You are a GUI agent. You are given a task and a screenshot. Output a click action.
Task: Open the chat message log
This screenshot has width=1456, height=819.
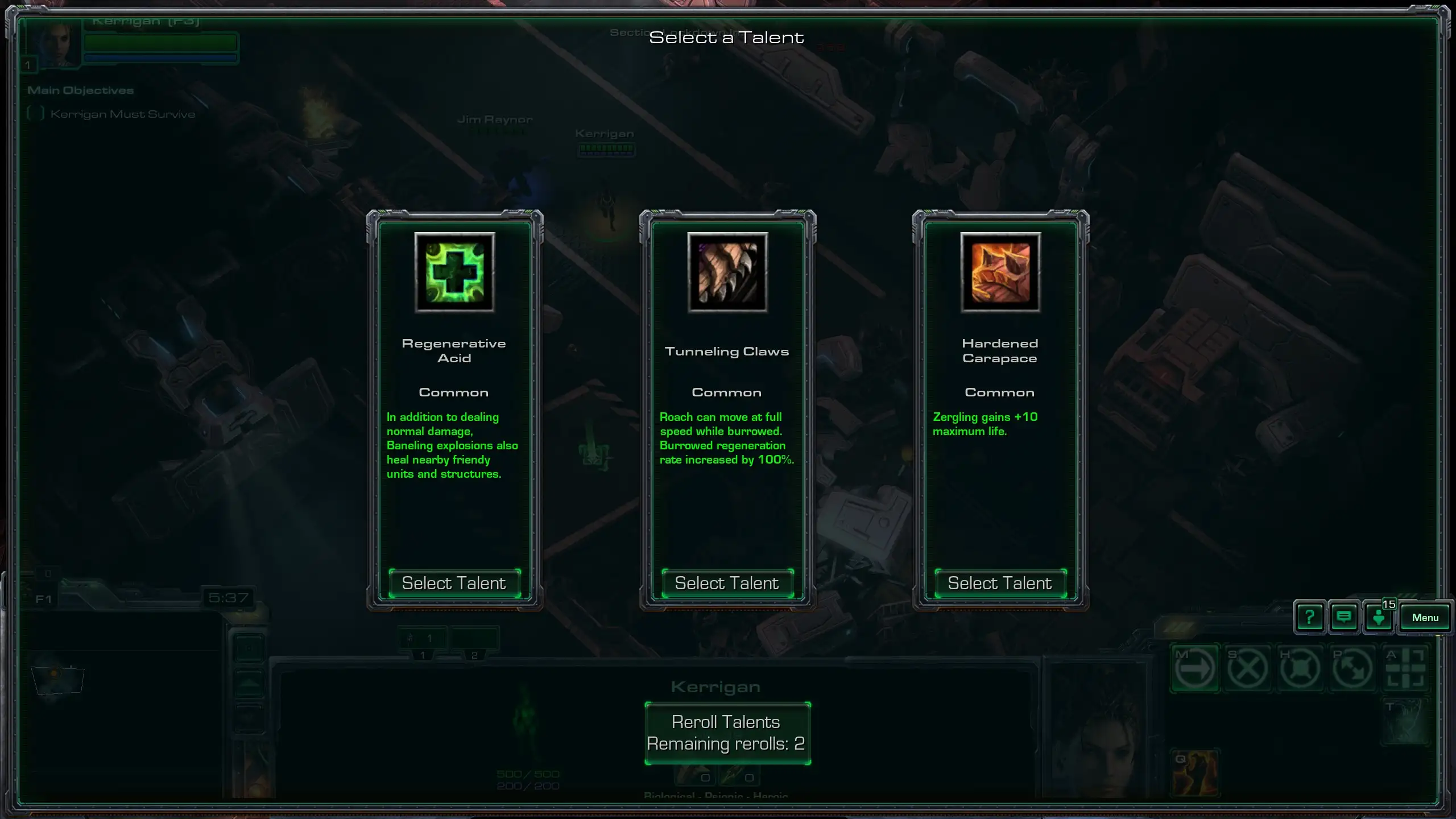tap(1344, 617)
